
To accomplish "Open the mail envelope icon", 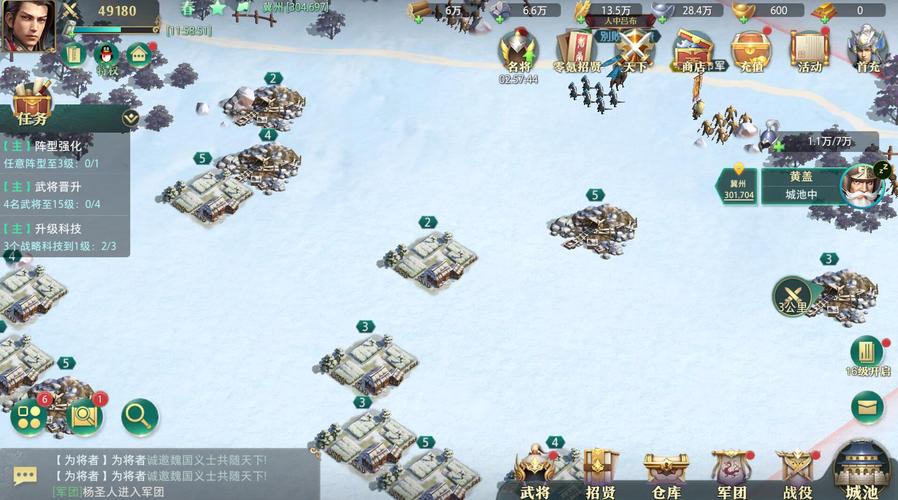I will [x=867, y=406].
